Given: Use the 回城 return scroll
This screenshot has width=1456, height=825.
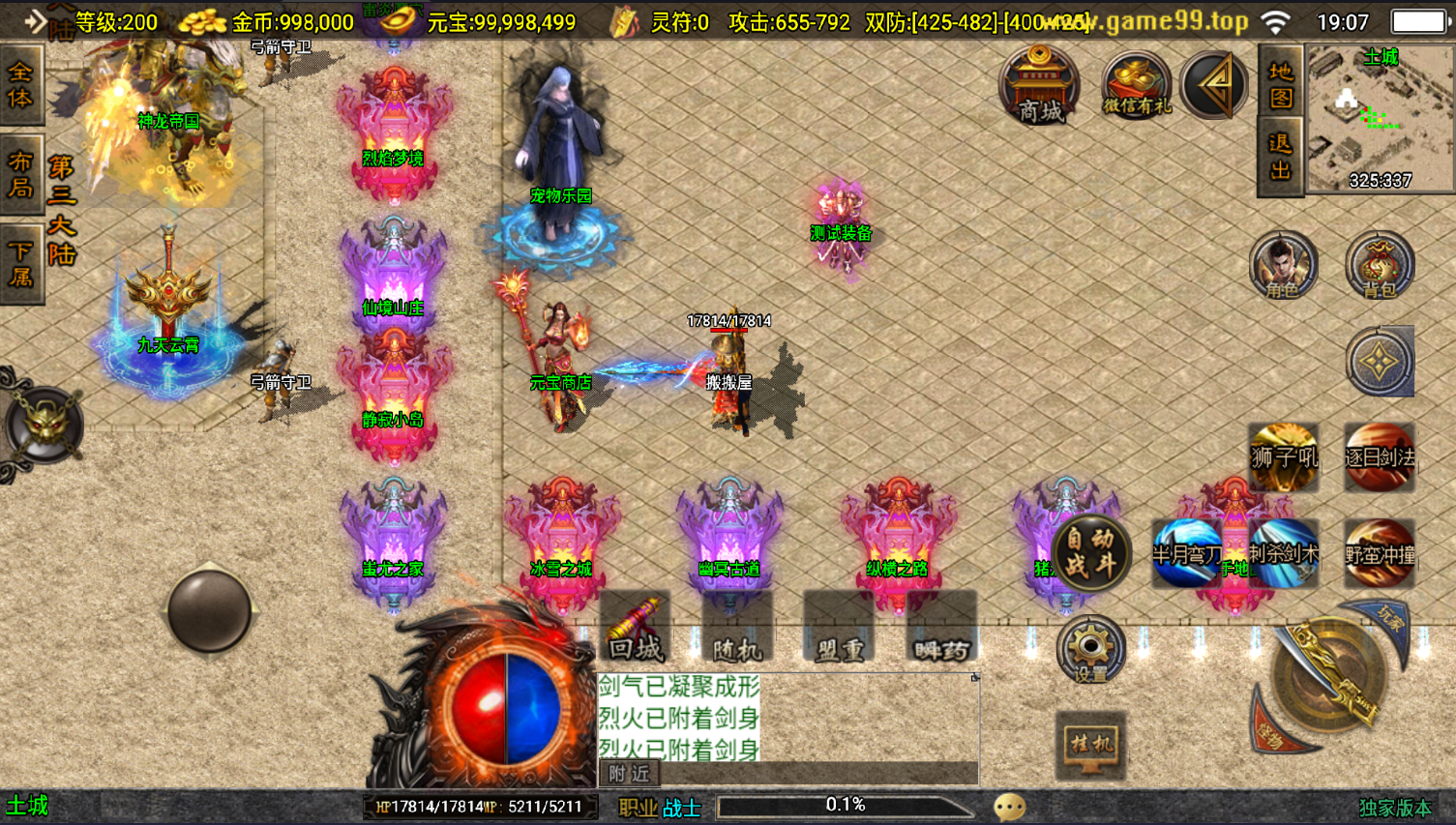Looking at the screenshot, I should point(635,629).
